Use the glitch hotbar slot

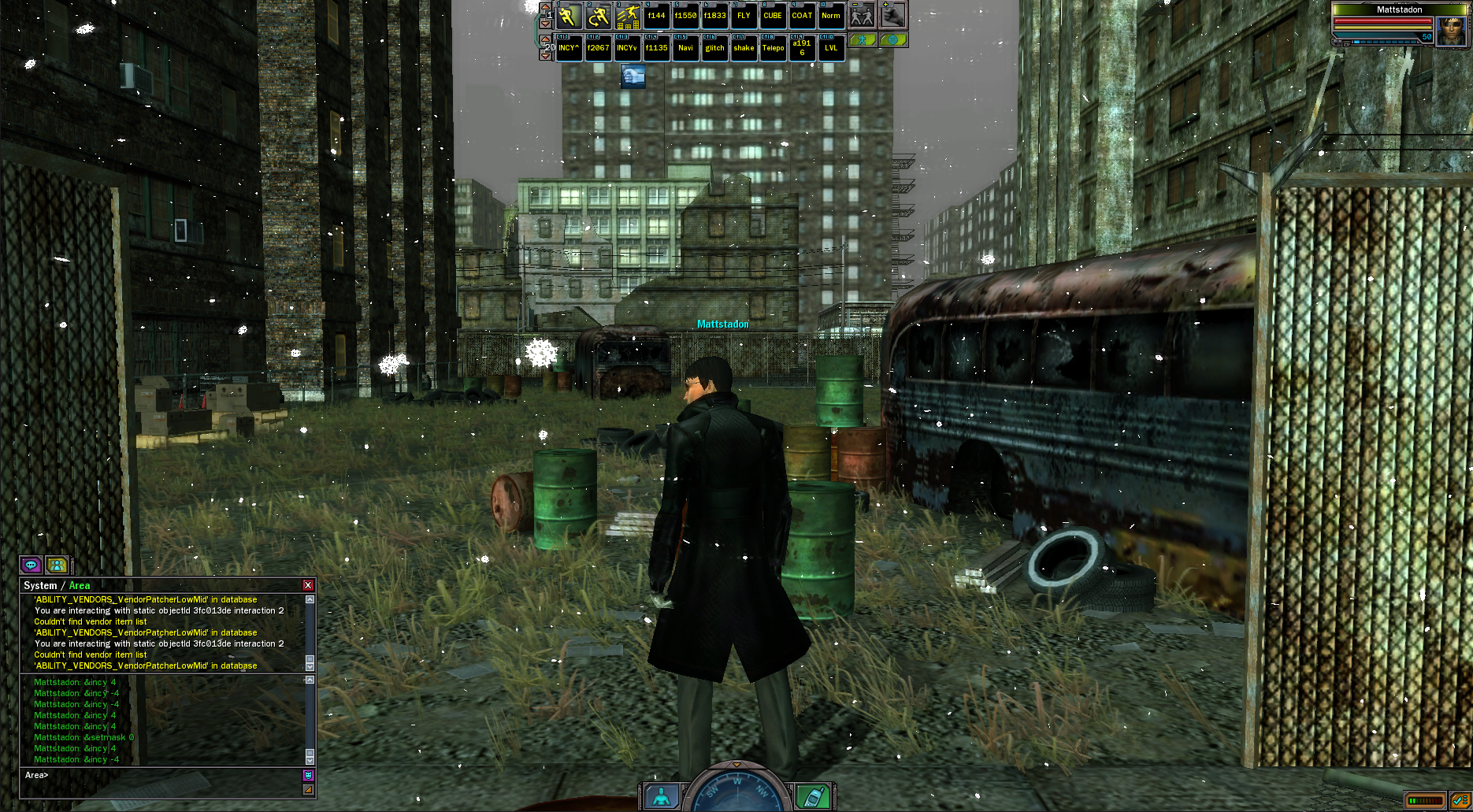click(714, 48)
